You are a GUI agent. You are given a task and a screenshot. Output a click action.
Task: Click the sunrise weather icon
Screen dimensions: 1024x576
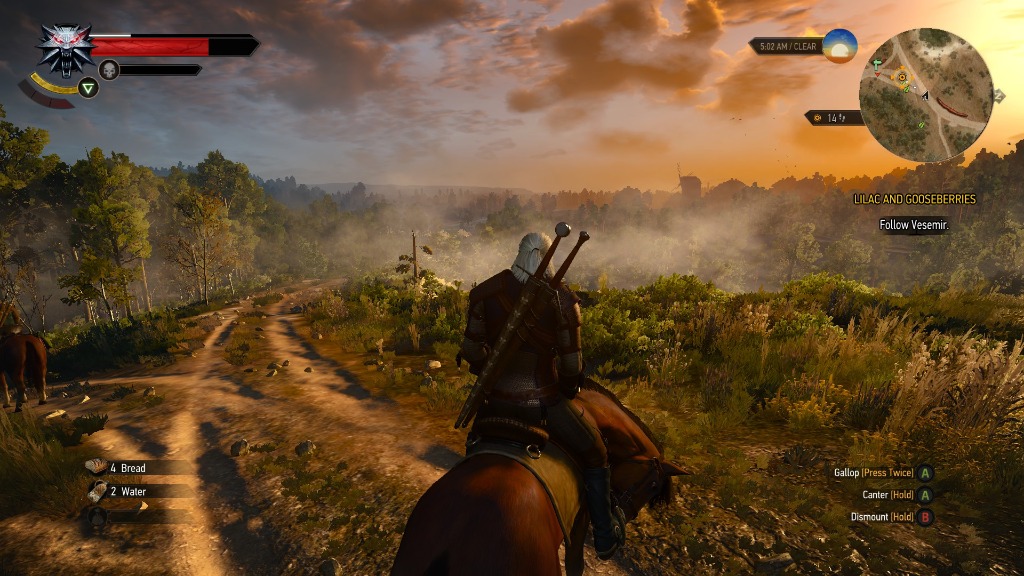point(840,46)
